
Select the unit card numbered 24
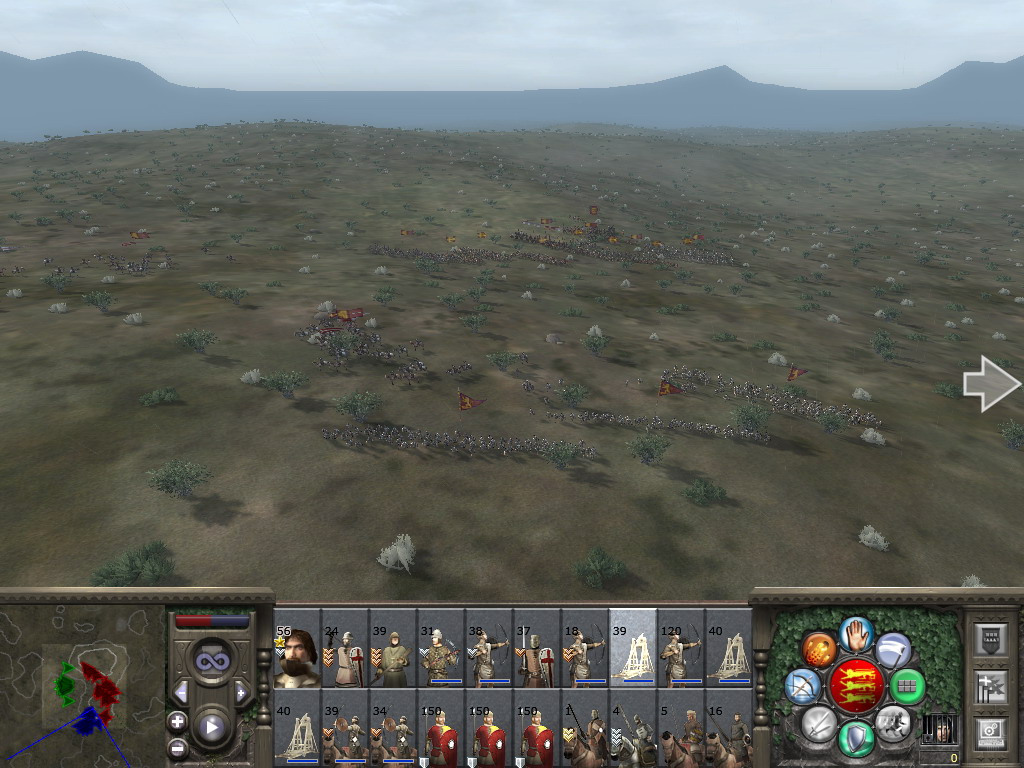[x=345, y=652]
